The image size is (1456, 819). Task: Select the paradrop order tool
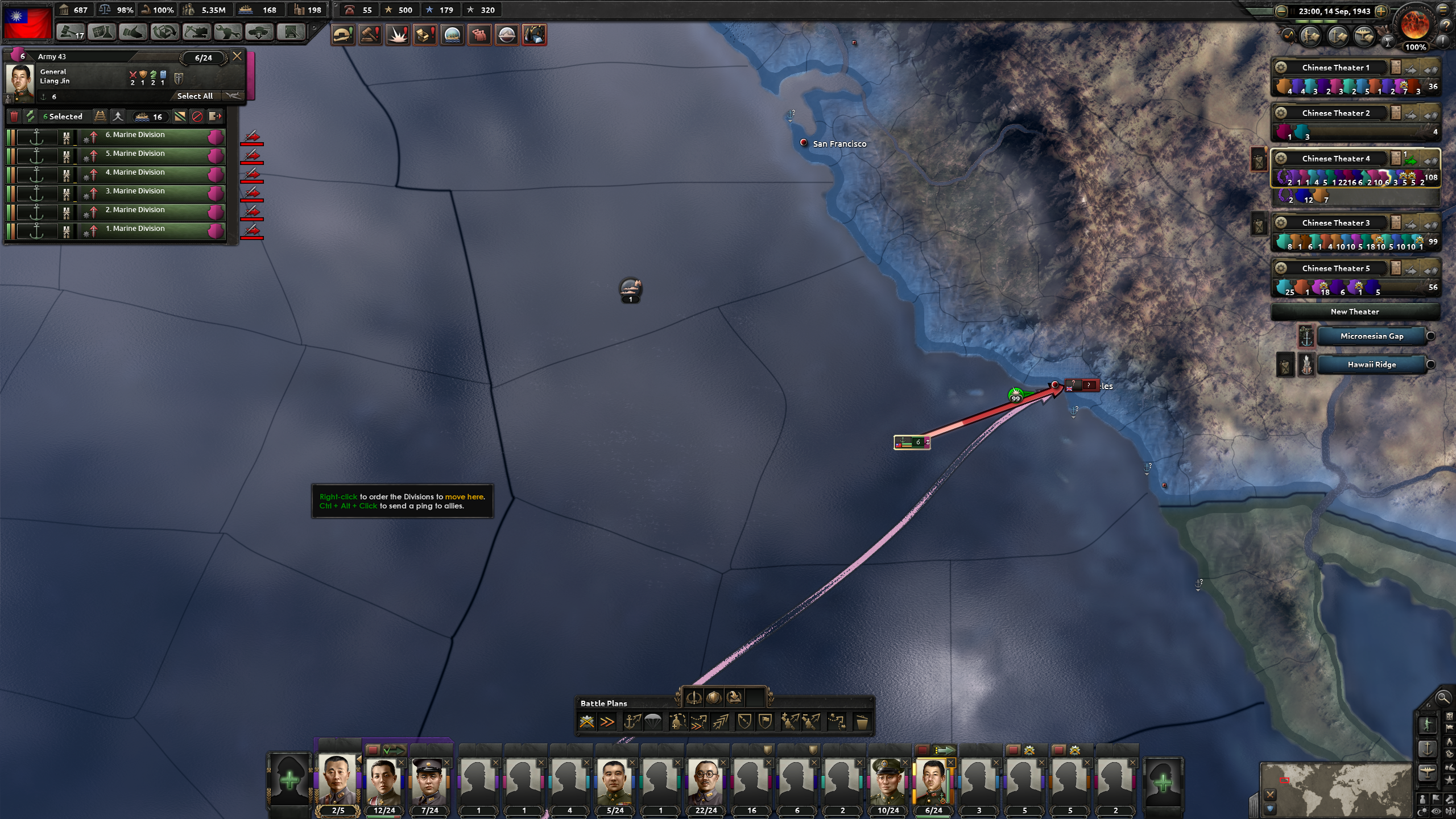[x=653, y=722]
